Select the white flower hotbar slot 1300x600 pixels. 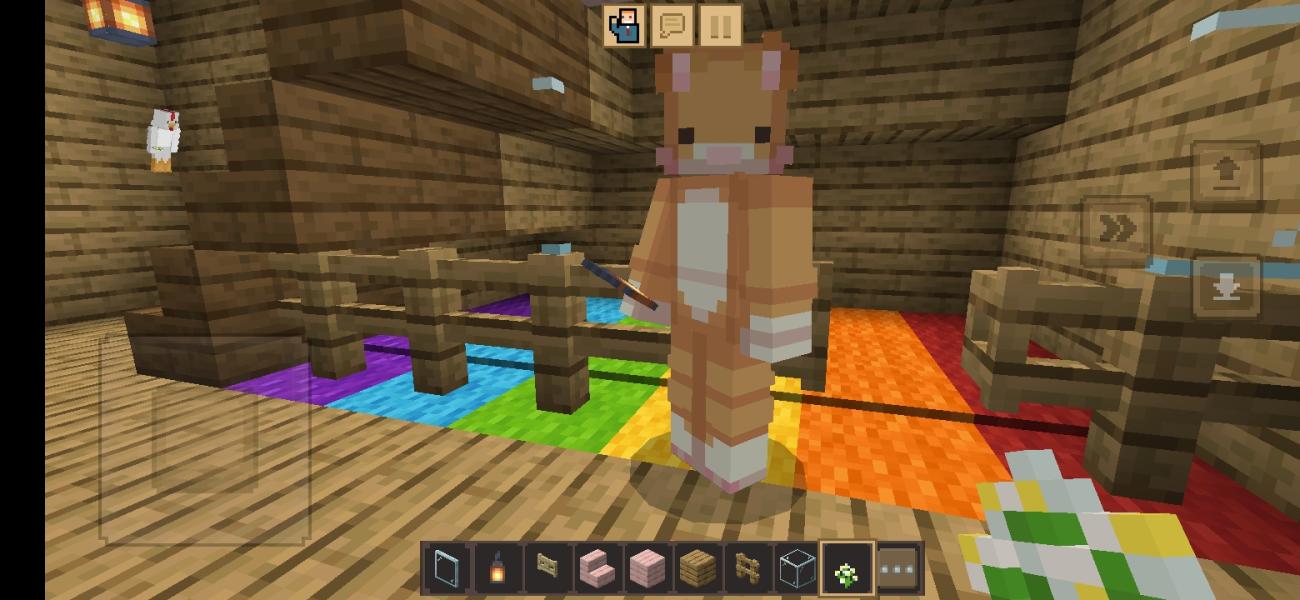(x=847, y=569)
